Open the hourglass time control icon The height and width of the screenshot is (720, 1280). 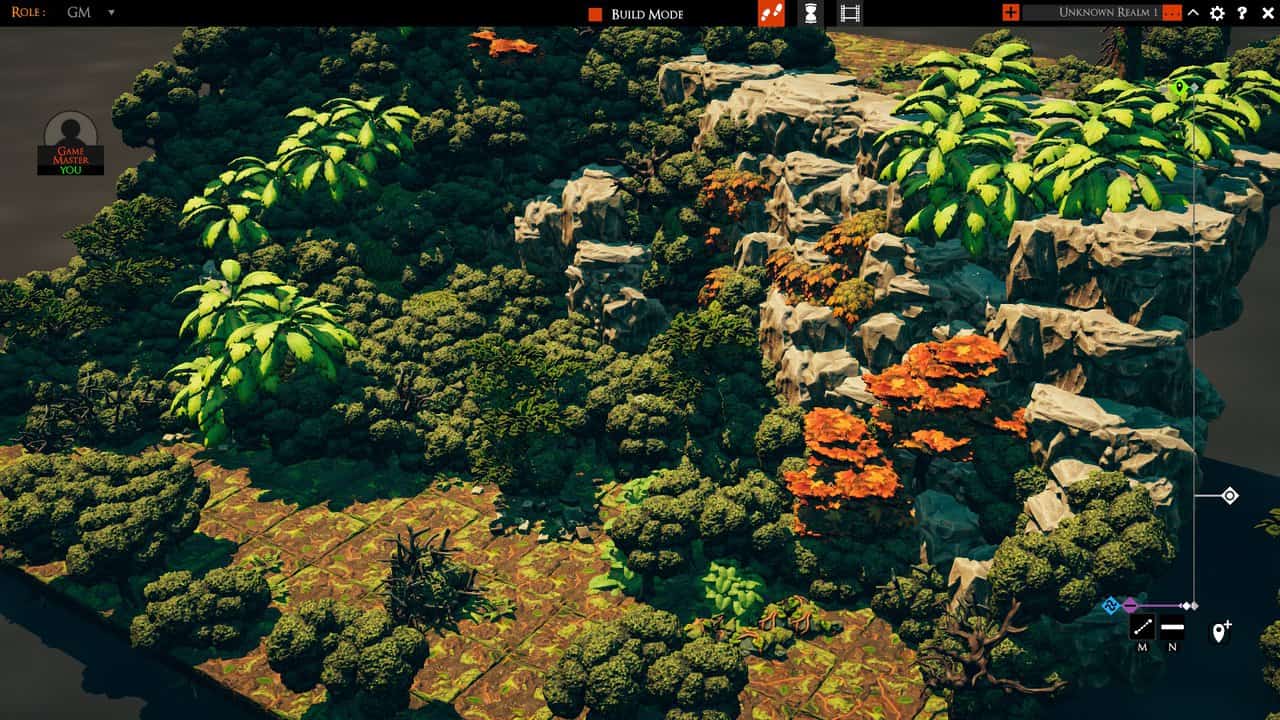pos(812,13)
